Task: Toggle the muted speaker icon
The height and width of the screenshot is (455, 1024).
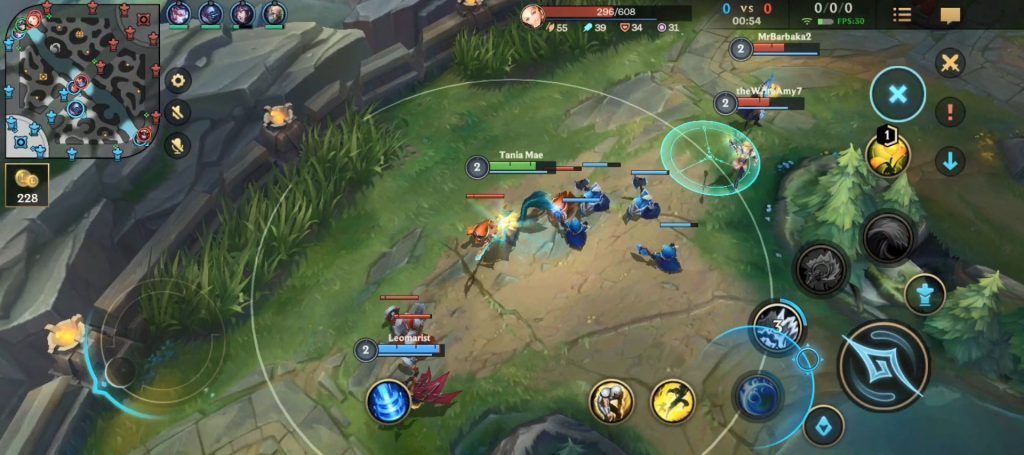Action: (179, 113)
